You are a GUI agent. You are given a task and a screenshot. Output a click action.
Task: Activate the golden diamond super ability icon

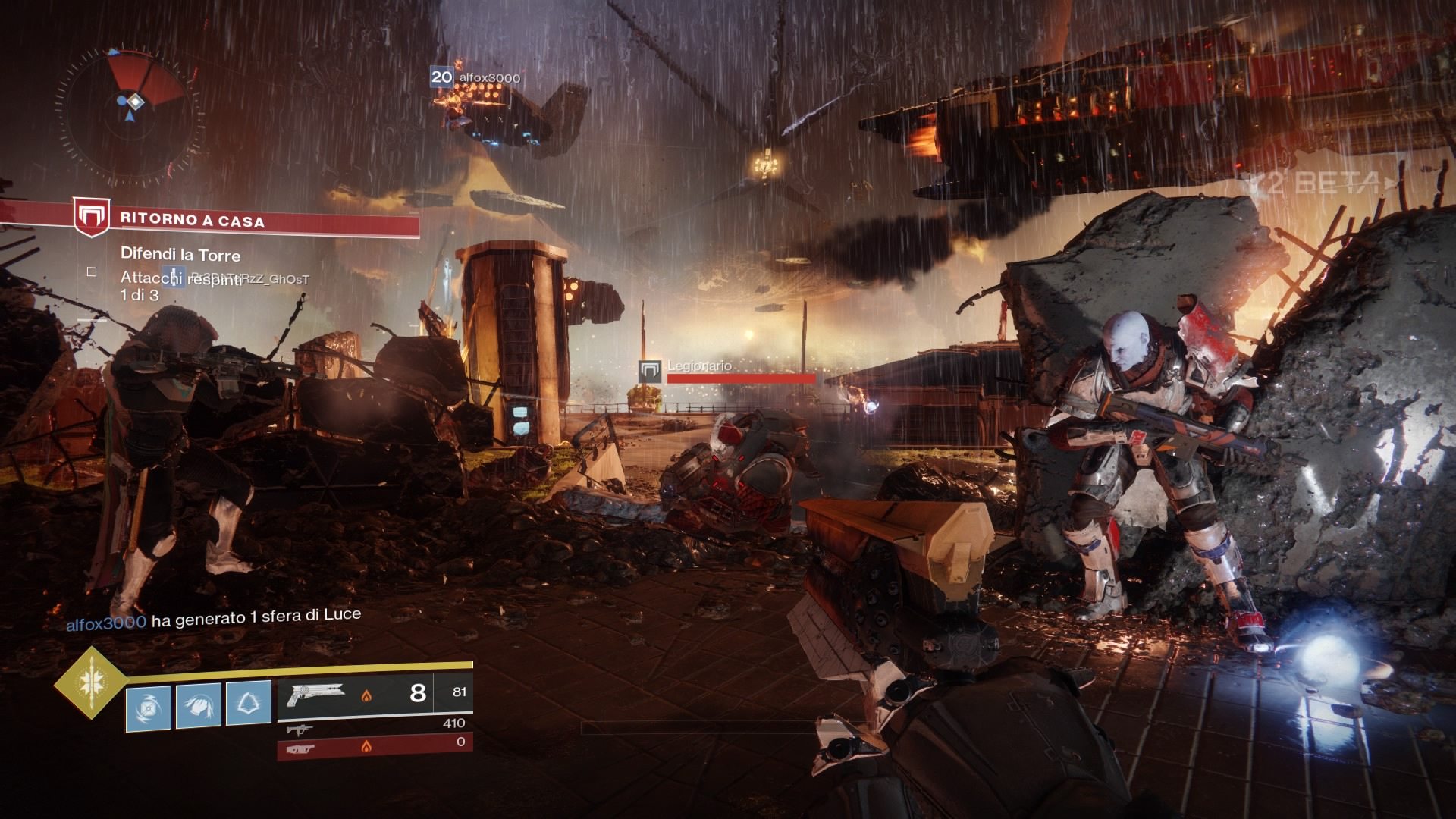[90, 682]
